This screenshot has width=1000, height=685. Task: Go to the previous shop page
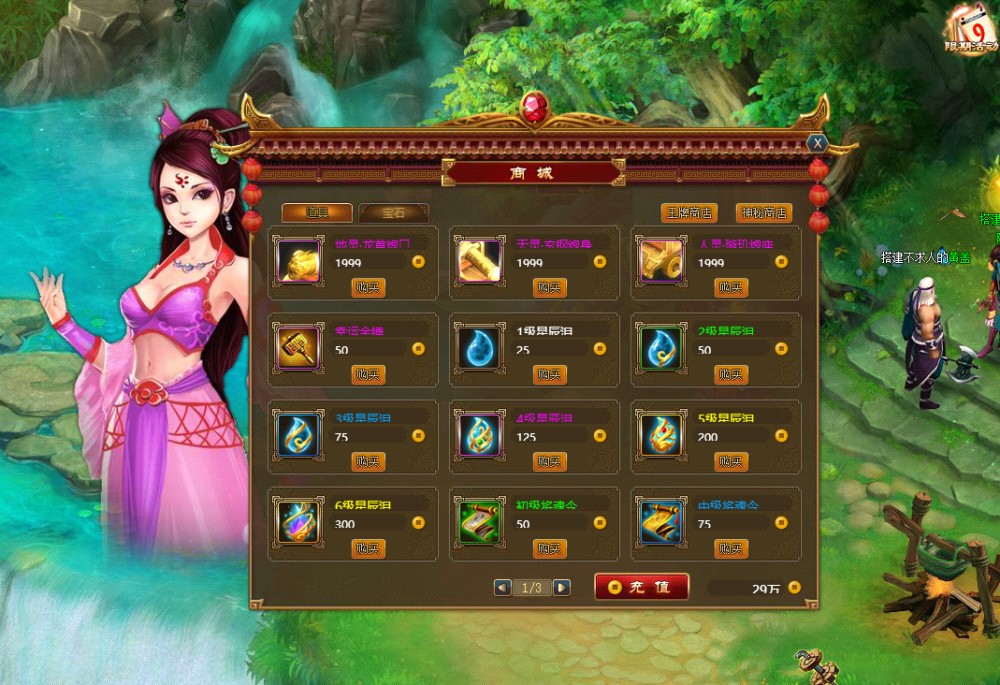point(502,588)
